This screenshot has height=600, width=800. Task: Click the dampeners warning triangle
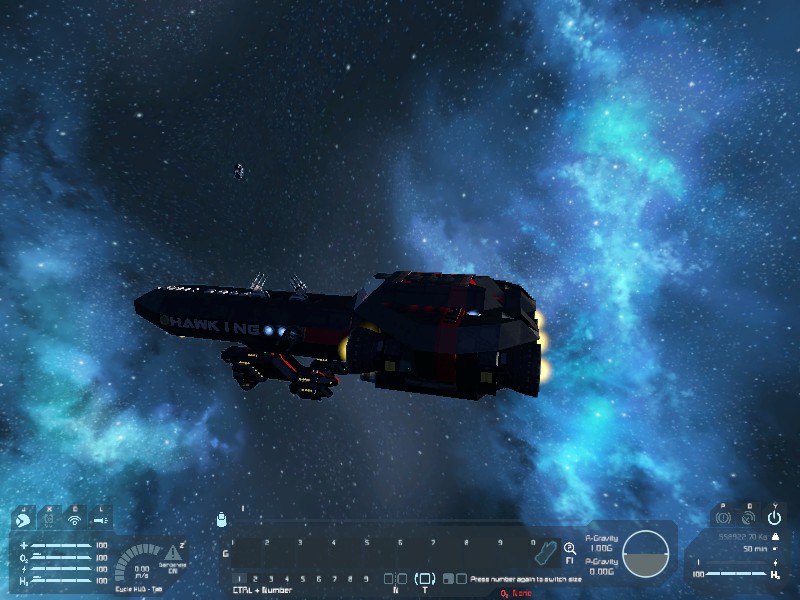point(174,552)
